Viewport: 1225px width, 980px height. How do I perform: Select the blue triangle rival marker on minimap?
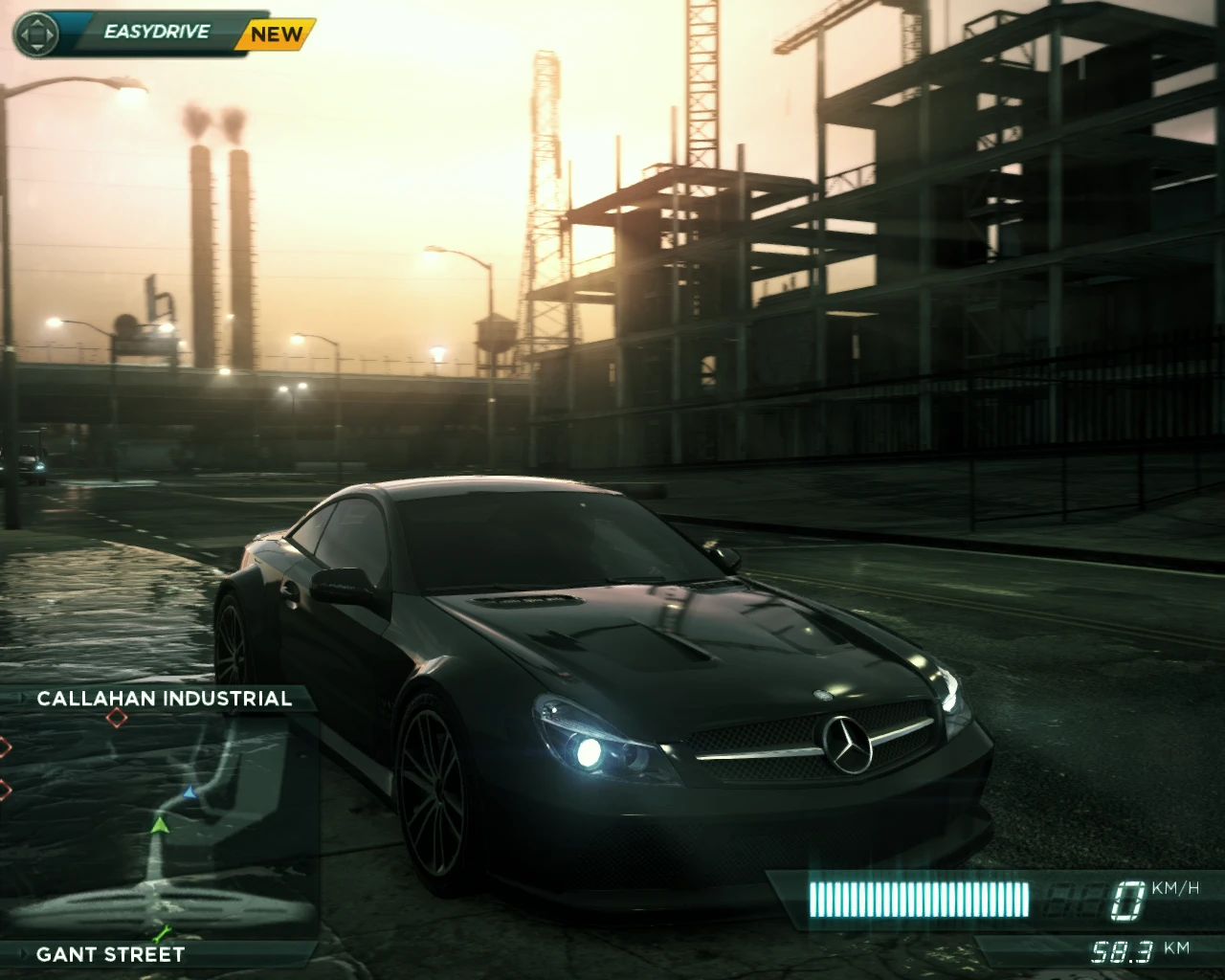pyautogui.click(x=189, y=792)
